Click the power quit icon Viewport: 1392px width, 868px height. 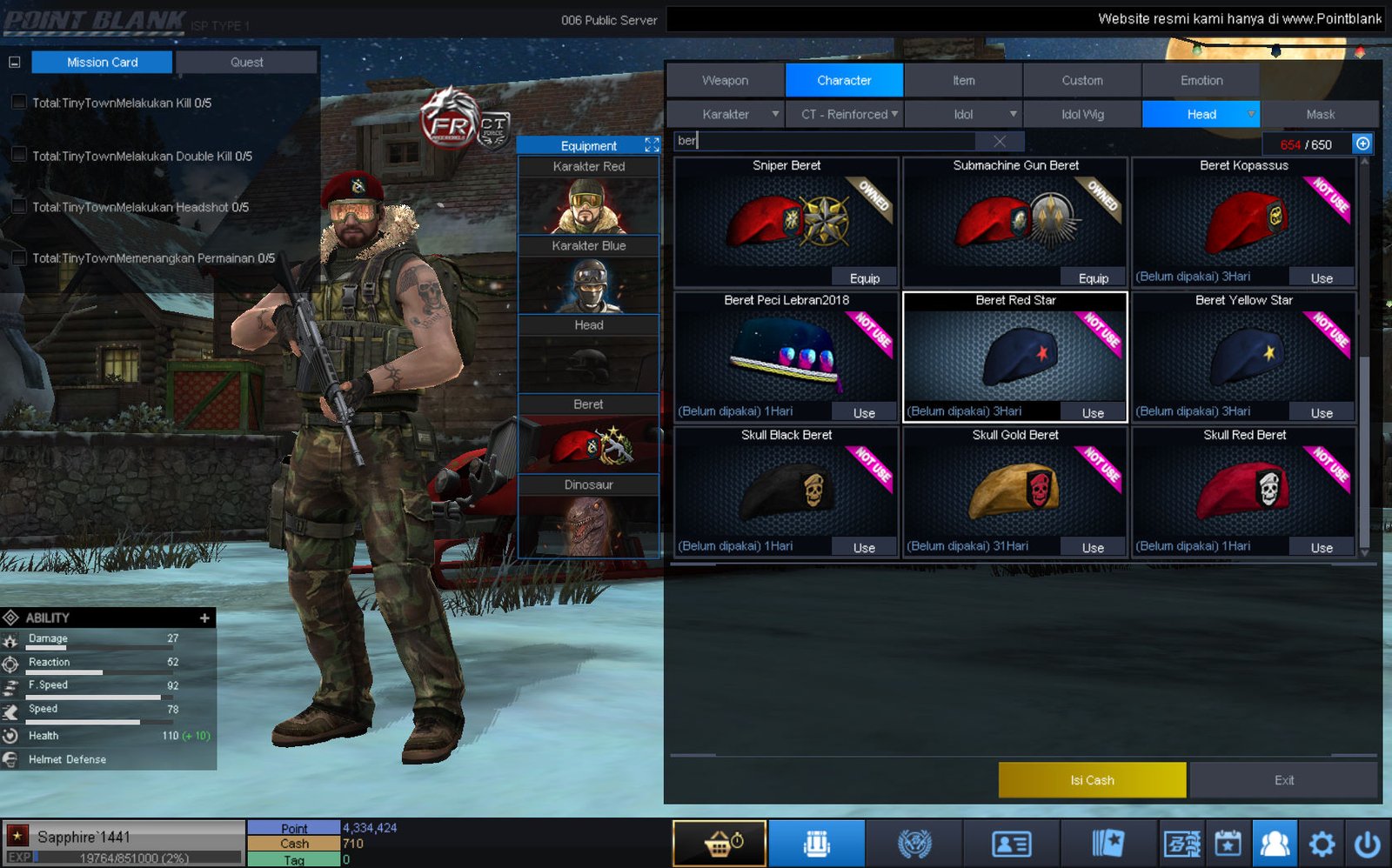pos(1367,844)
